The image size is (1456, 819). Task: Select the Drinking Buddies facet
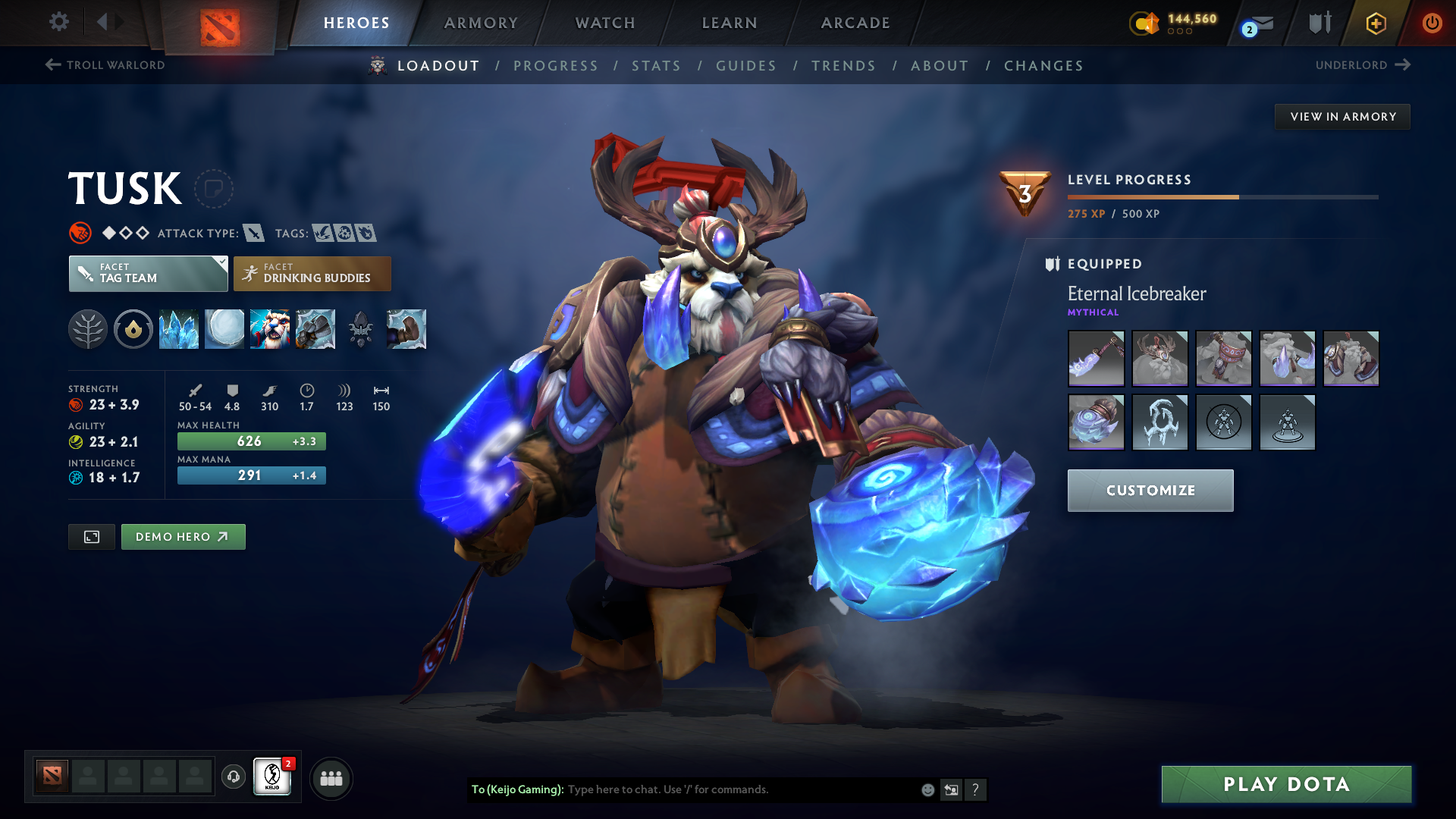(x=312, y=273)
